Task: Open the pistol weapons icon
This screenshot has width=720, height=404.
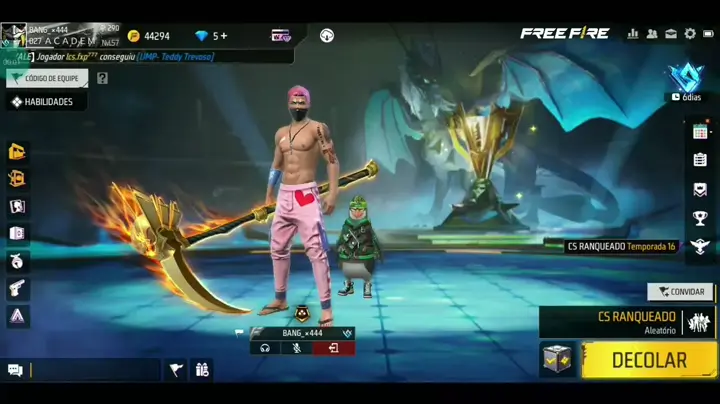Action: click(17, 288)
